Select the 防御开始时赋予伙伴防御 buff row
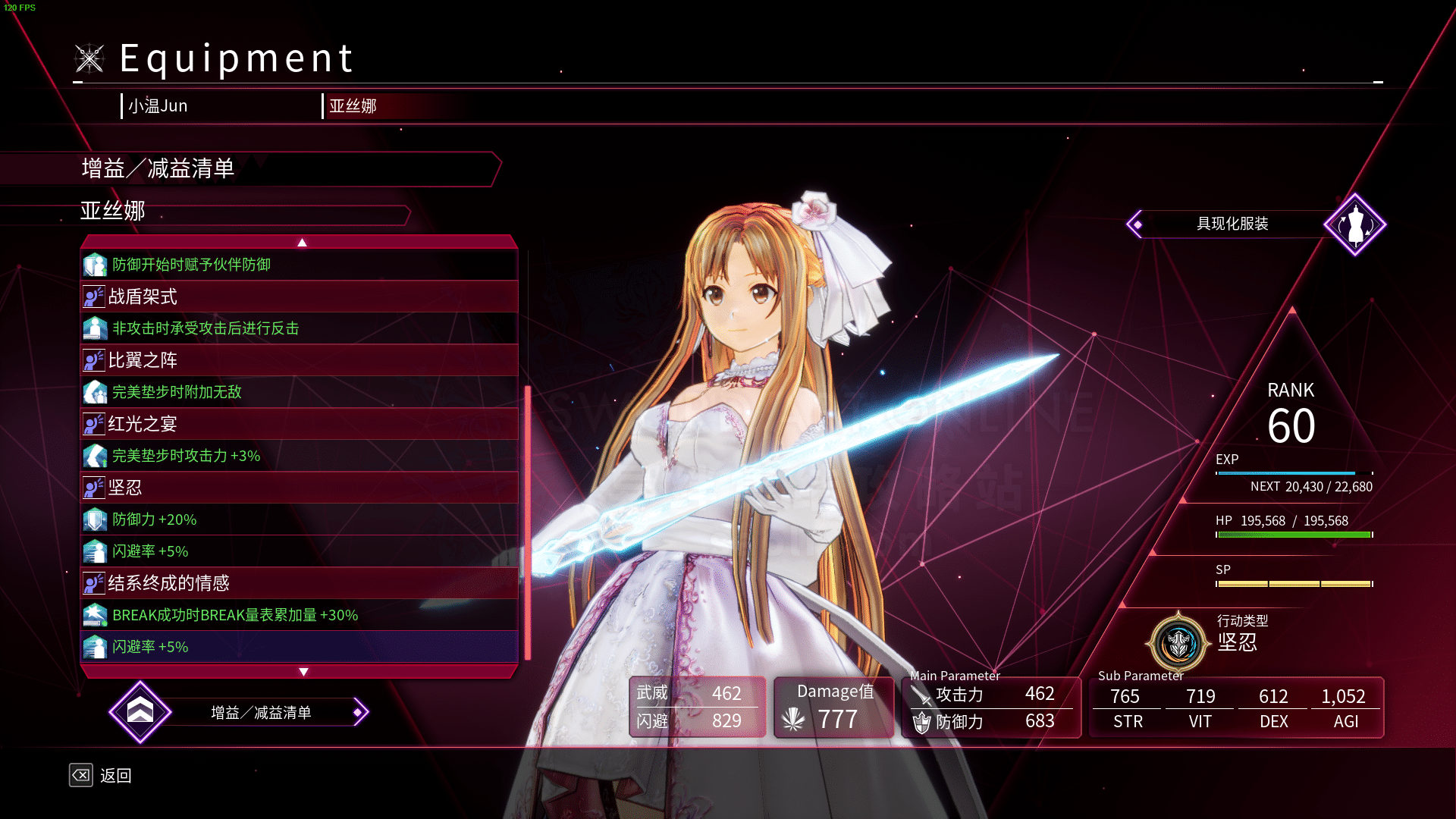This screenshot has height=819, width=1456. click(x=299, y=265)
